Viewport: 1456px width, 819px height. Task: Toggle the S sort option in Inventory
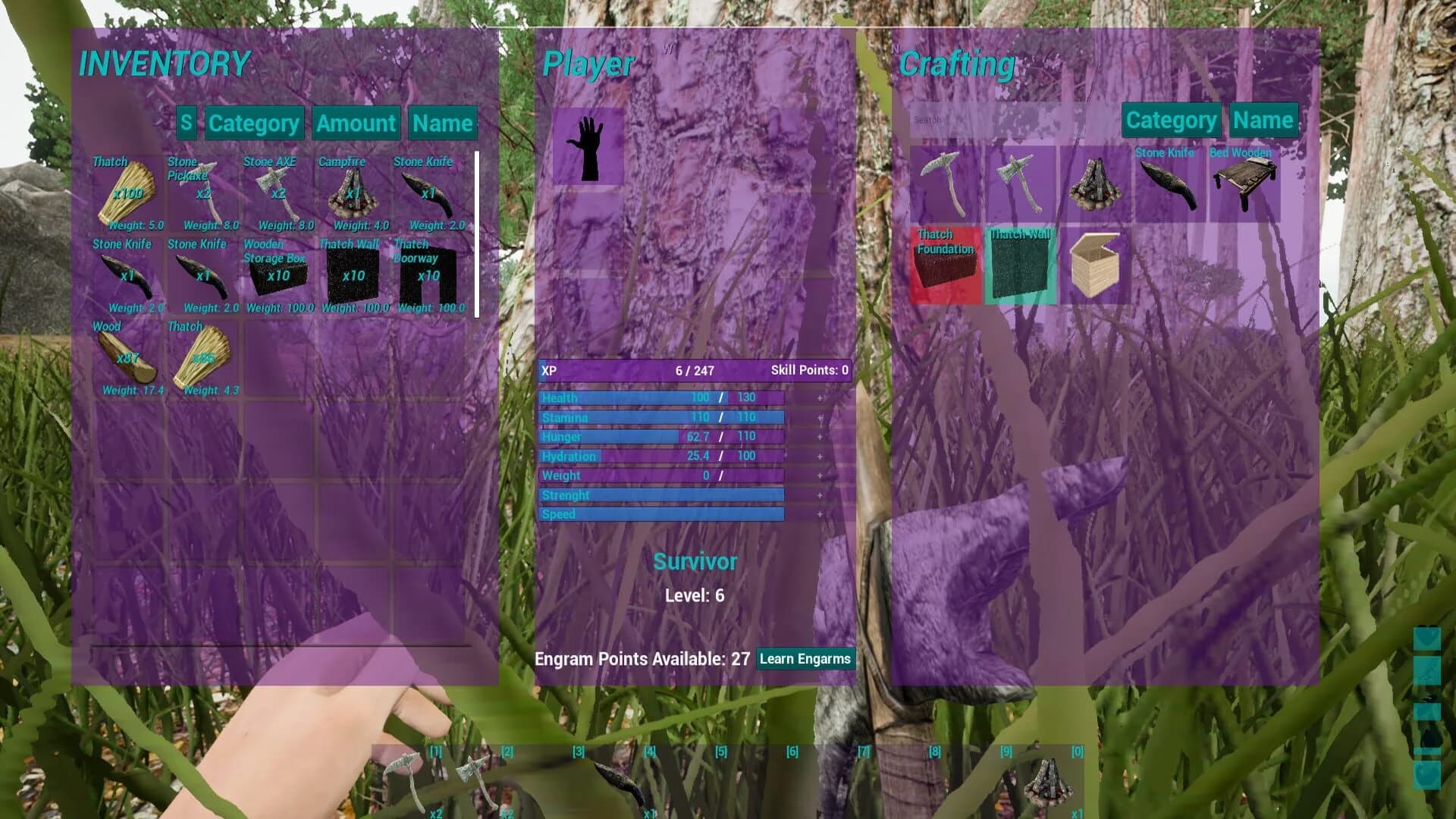coord(187,123)
